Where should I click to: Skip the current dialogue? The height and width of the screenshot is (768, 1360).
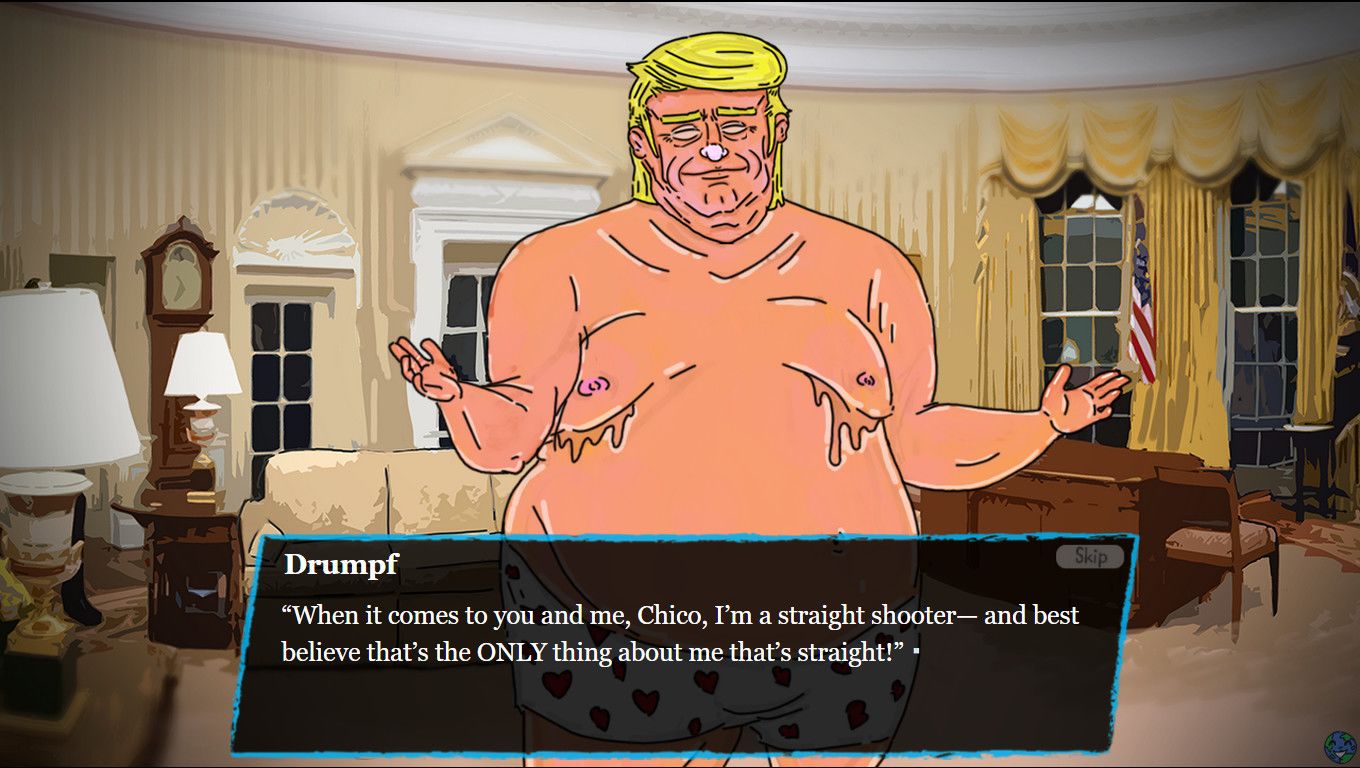[1090, 556]
